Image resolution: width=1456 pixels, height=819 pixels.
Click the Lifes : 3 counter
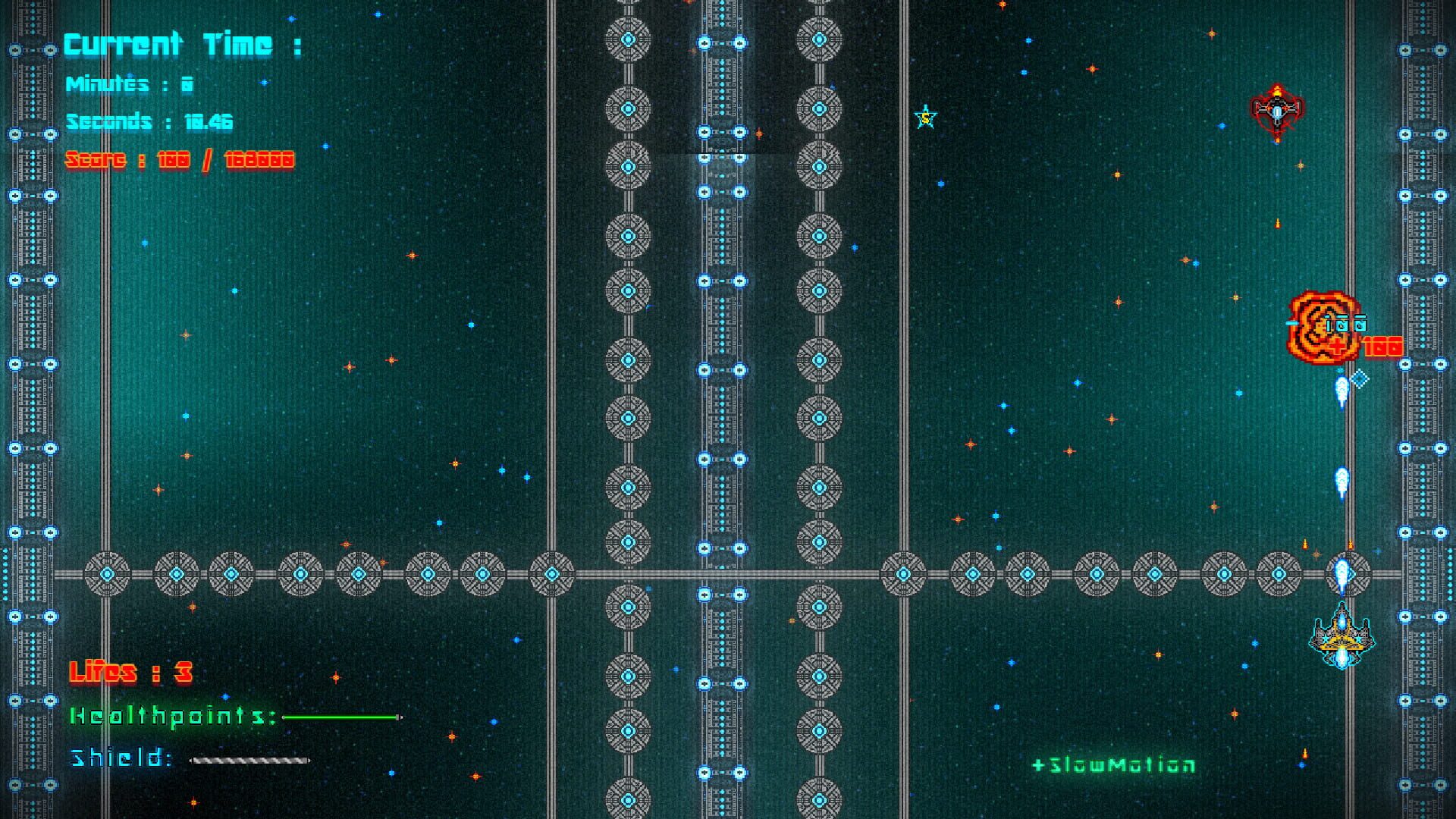(x=130, y=672)
